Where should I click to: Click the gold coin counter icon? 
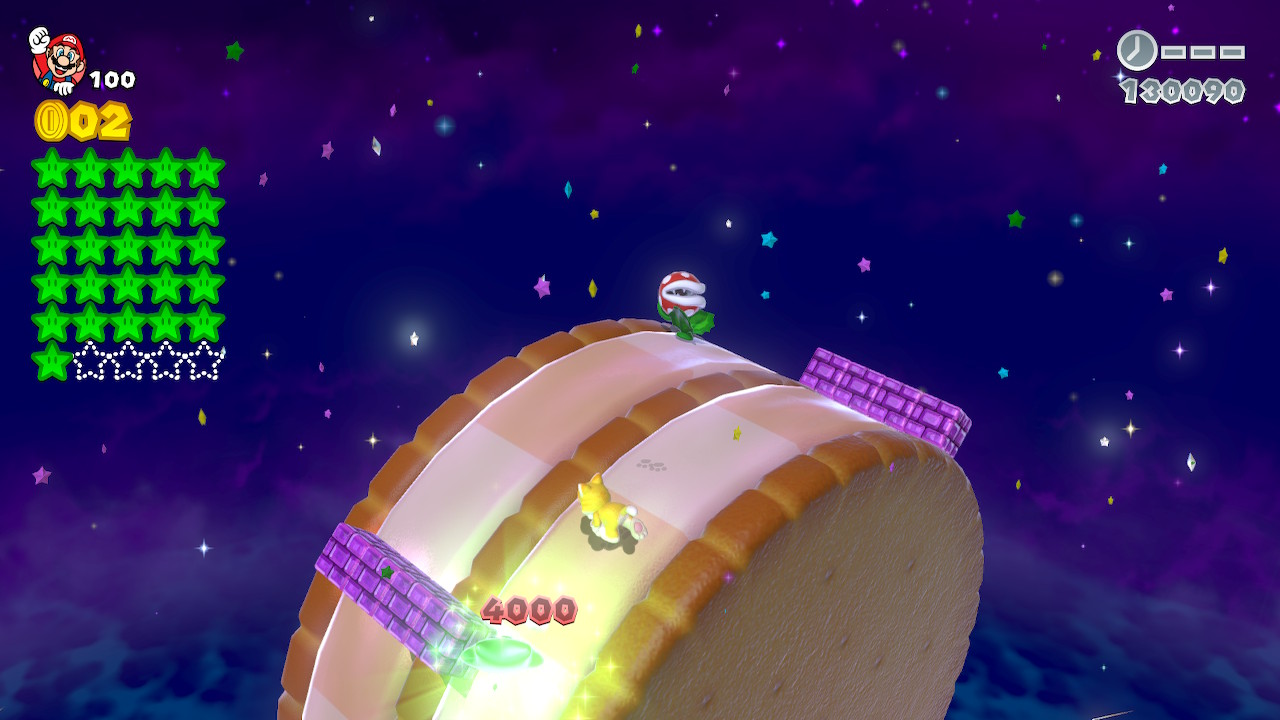pyautogui.click(x=50, y=121)
